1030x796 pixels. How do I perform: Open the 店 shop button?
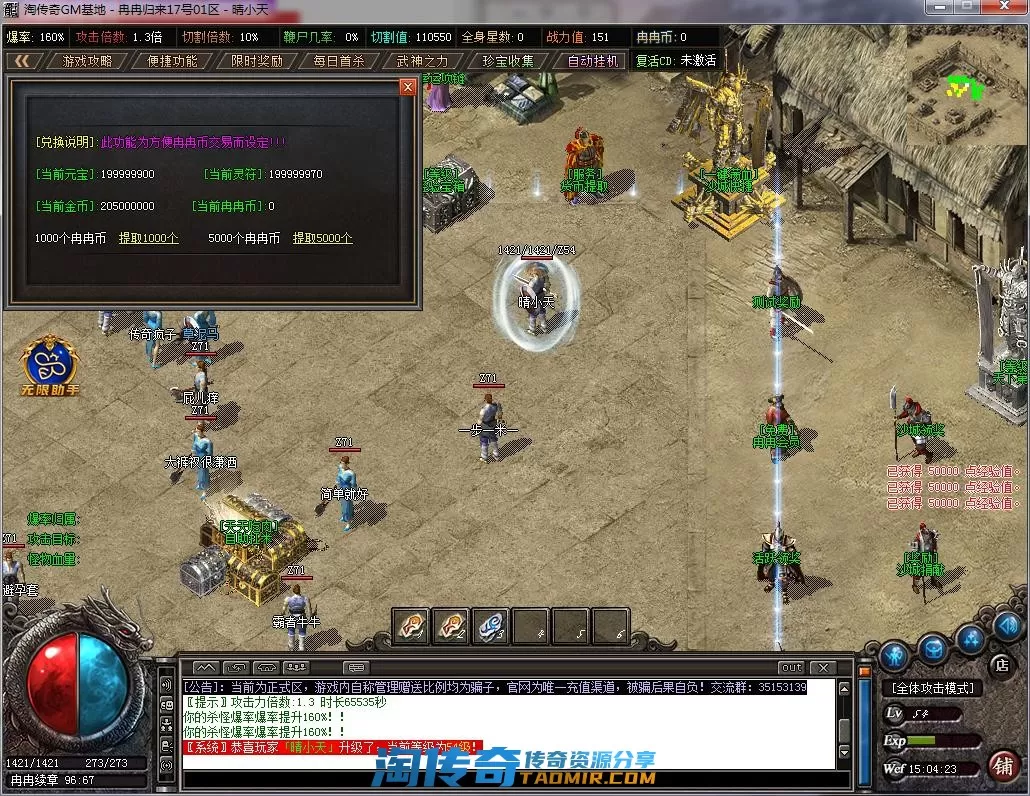(x=1000, y=665)
